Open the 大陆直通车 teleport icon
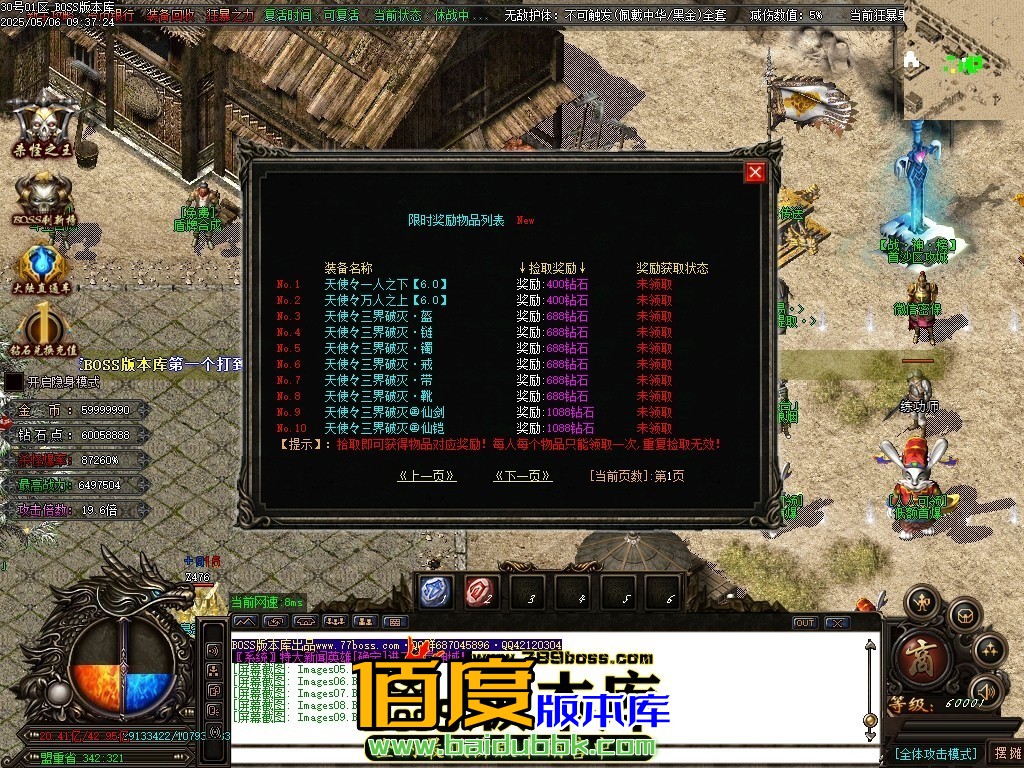Viewport: 1024px width, 768px height. pos(43,267)
